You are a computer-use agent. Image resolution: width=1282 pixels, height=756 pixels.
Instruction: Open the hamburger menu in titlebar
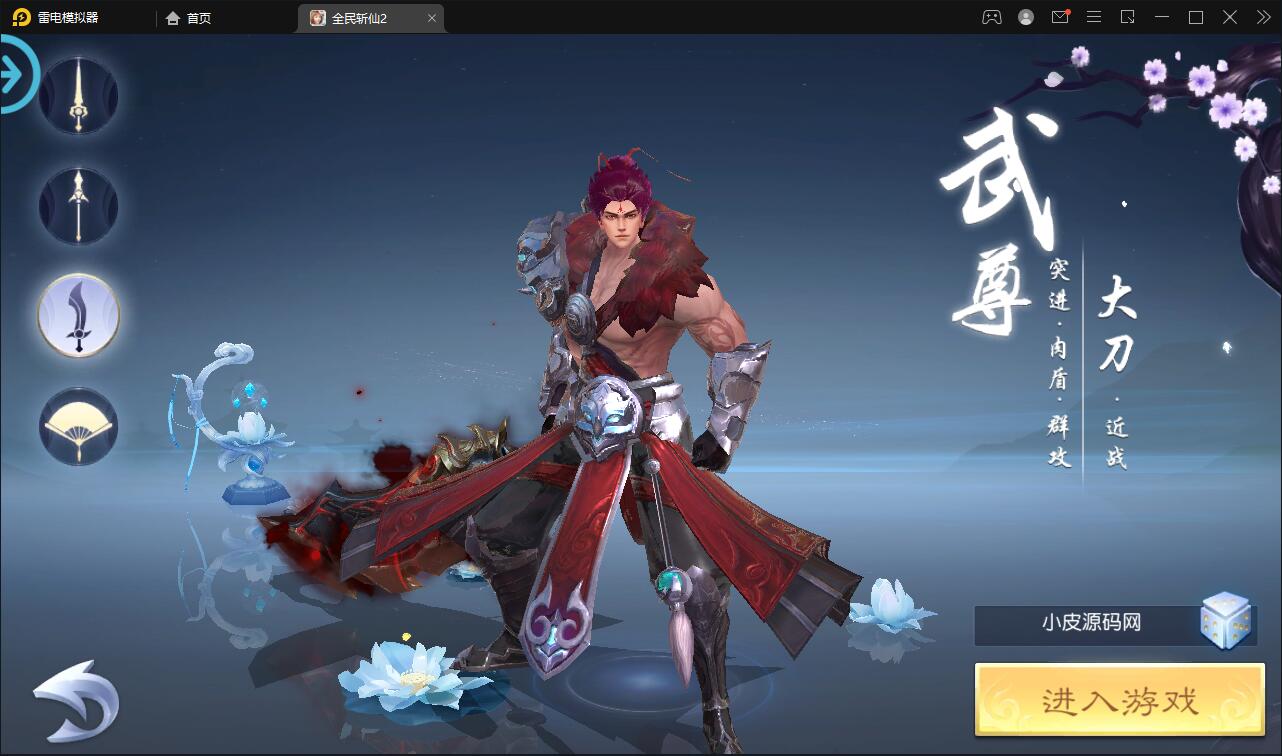pos(1094,17)
